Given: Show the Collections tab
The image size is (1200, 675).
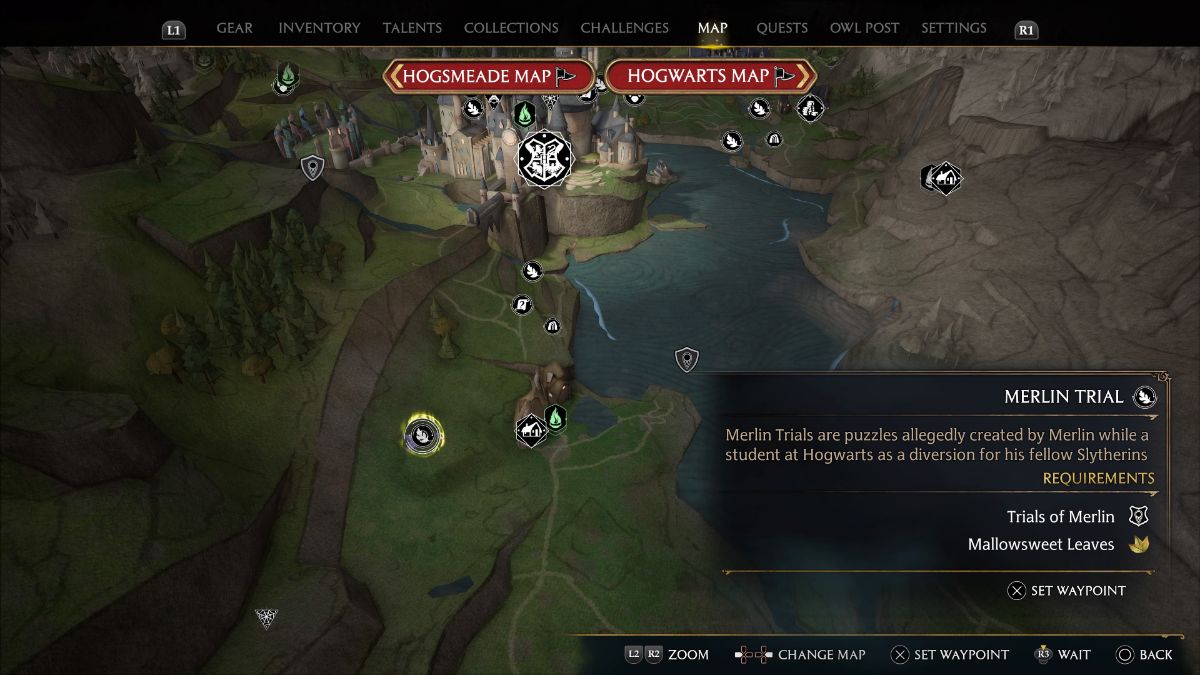Looking at the screenshot, I should [511, 28].
